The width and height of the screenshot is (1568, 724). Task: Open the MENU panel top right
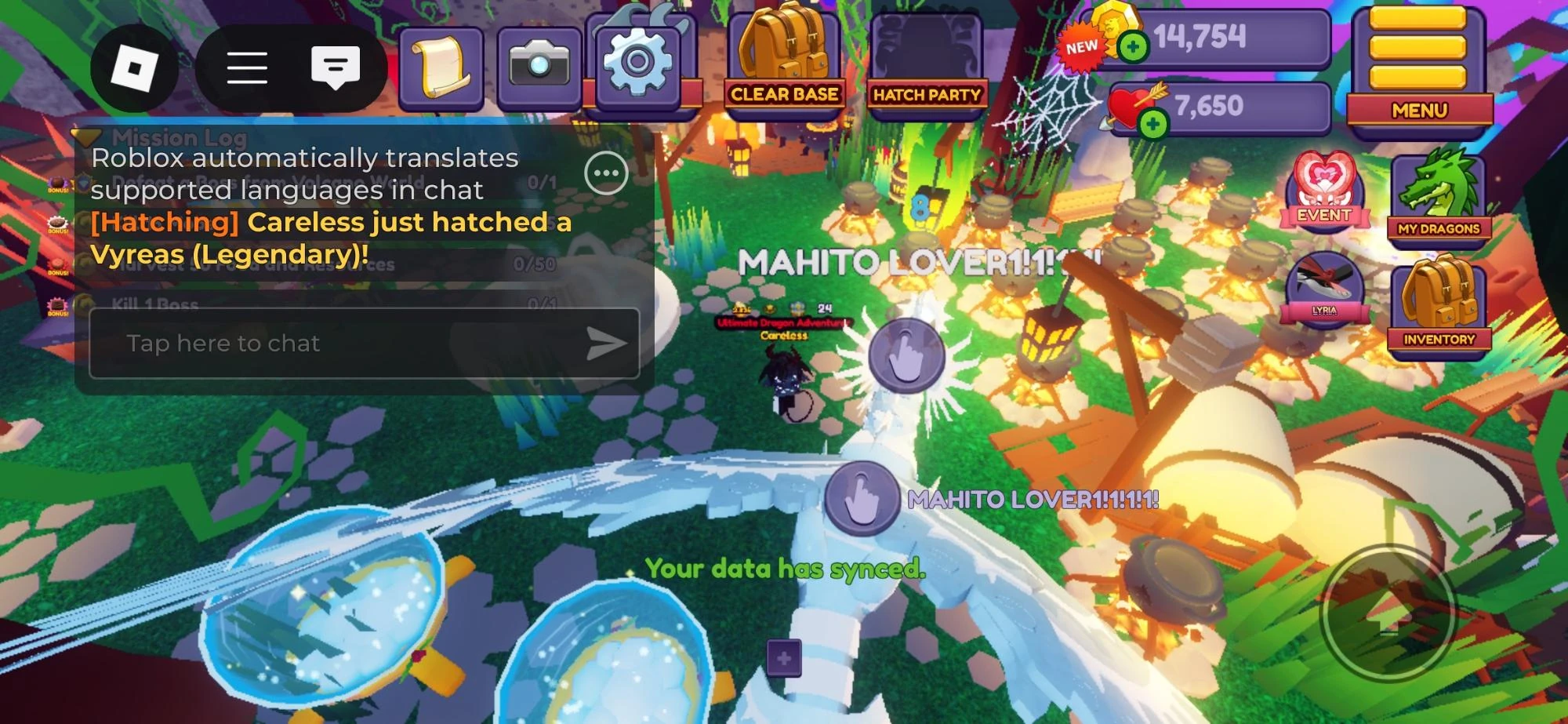pos(1421,111)
